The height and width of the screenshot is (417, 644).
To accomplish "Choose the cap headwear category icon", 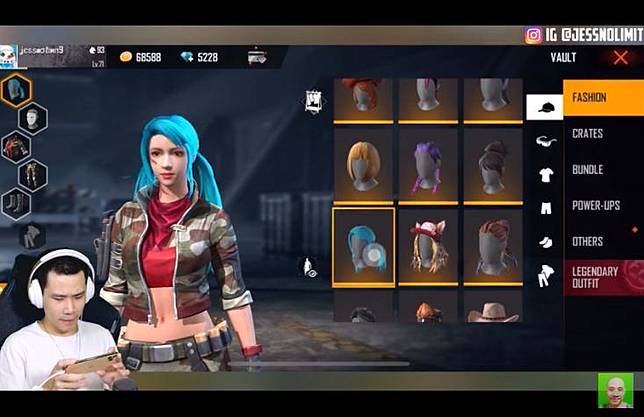I will click(x=544, y=106).
